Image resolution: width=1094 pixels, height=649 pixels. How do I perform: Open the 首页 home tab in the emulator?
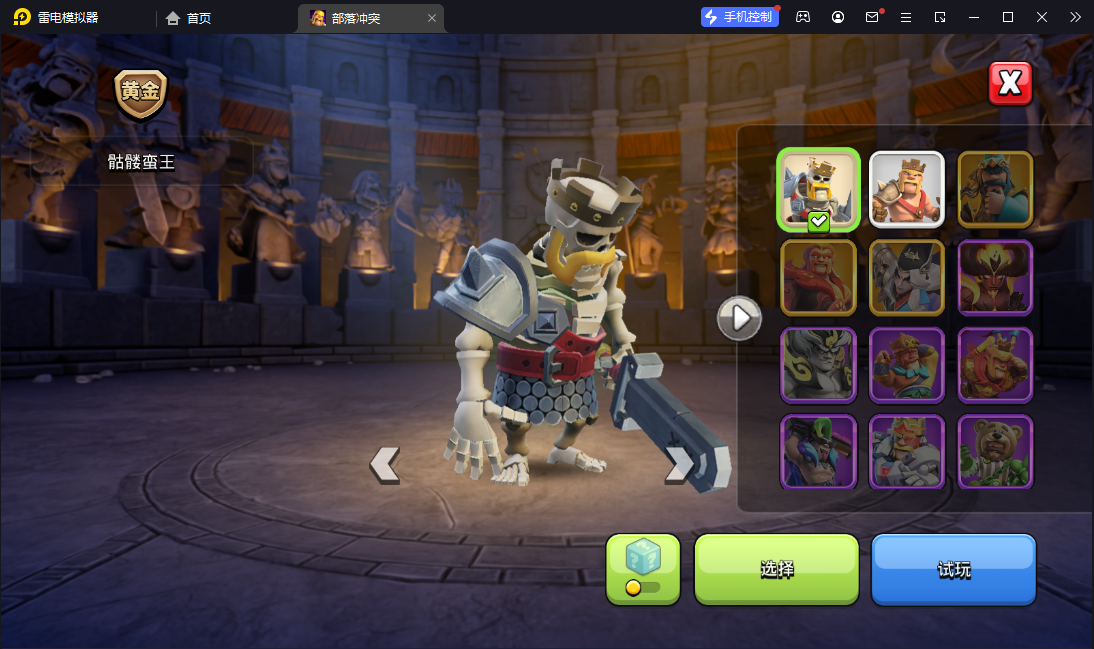tap(189, 17)
